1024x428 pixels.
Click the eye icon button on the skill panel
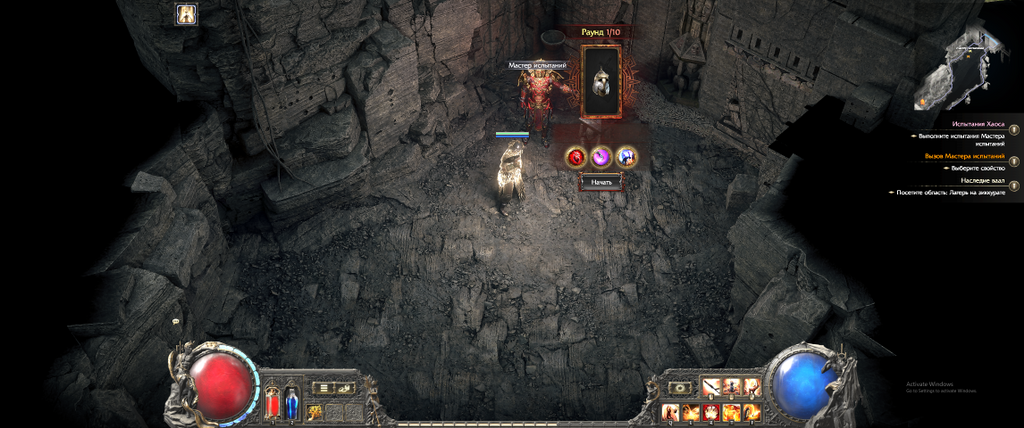[682, 387]
